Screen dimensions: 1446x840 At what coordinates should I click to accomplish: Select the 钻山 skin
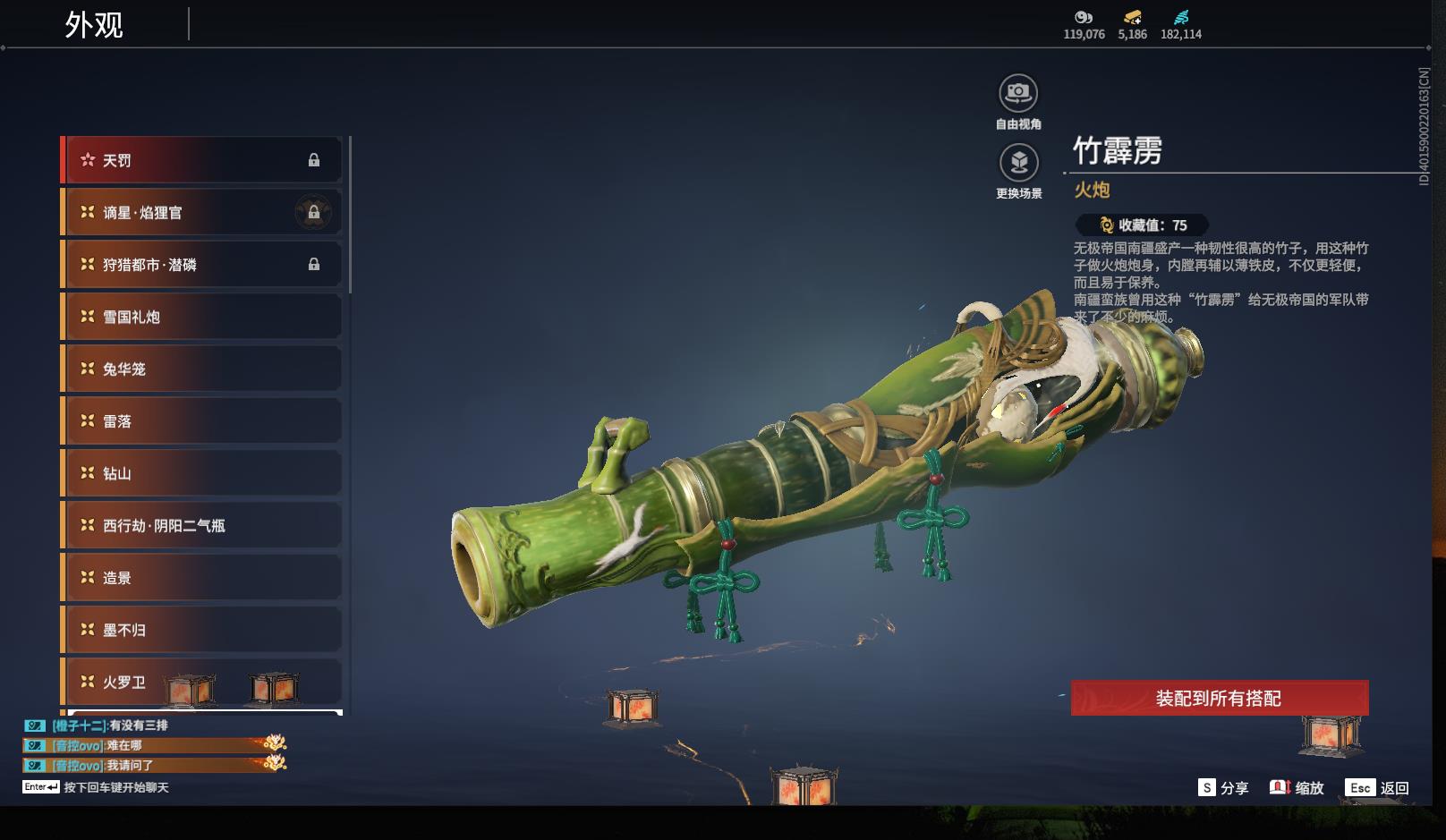(x=202, y=473)
